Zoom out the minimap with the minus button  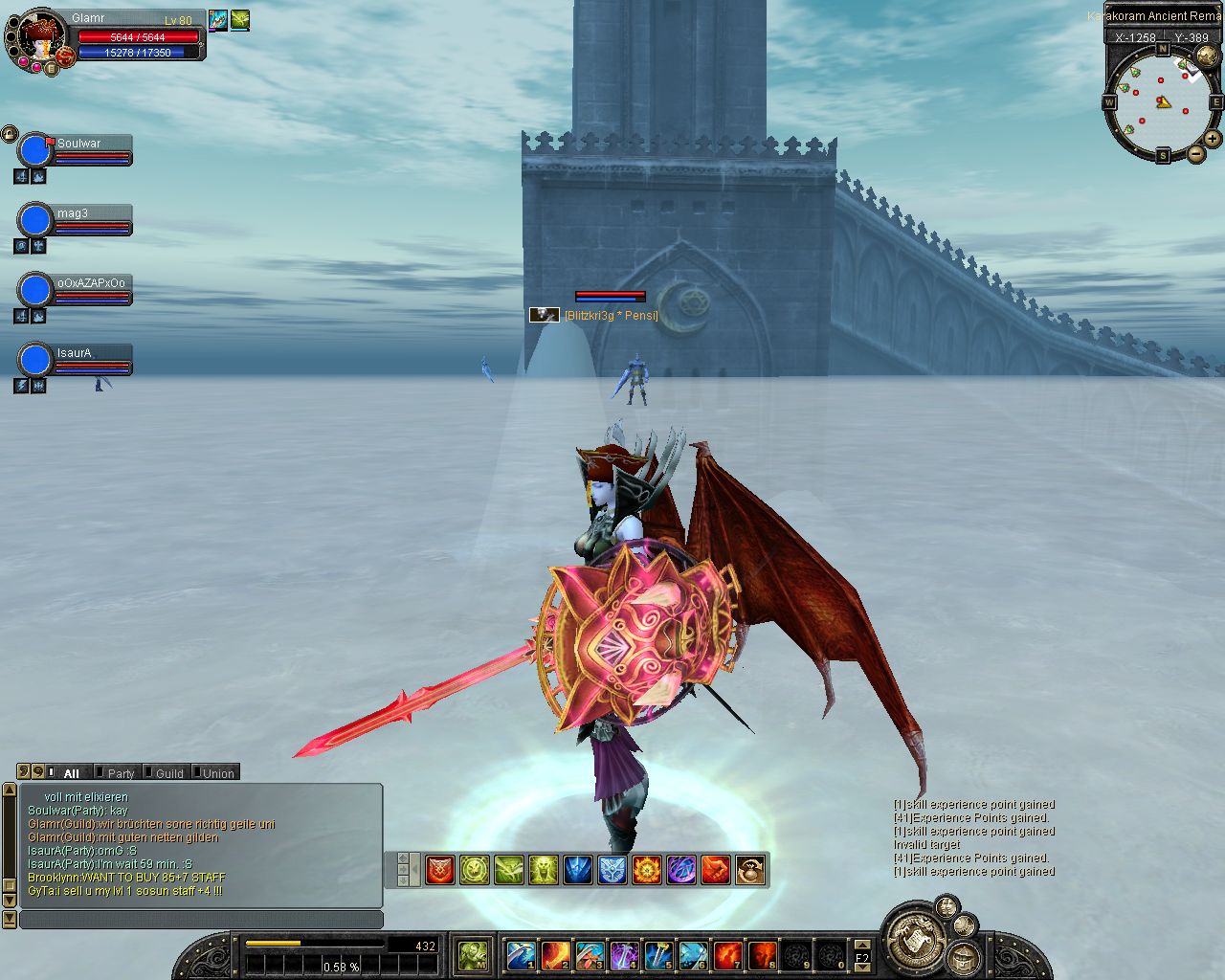point(1196,153)
